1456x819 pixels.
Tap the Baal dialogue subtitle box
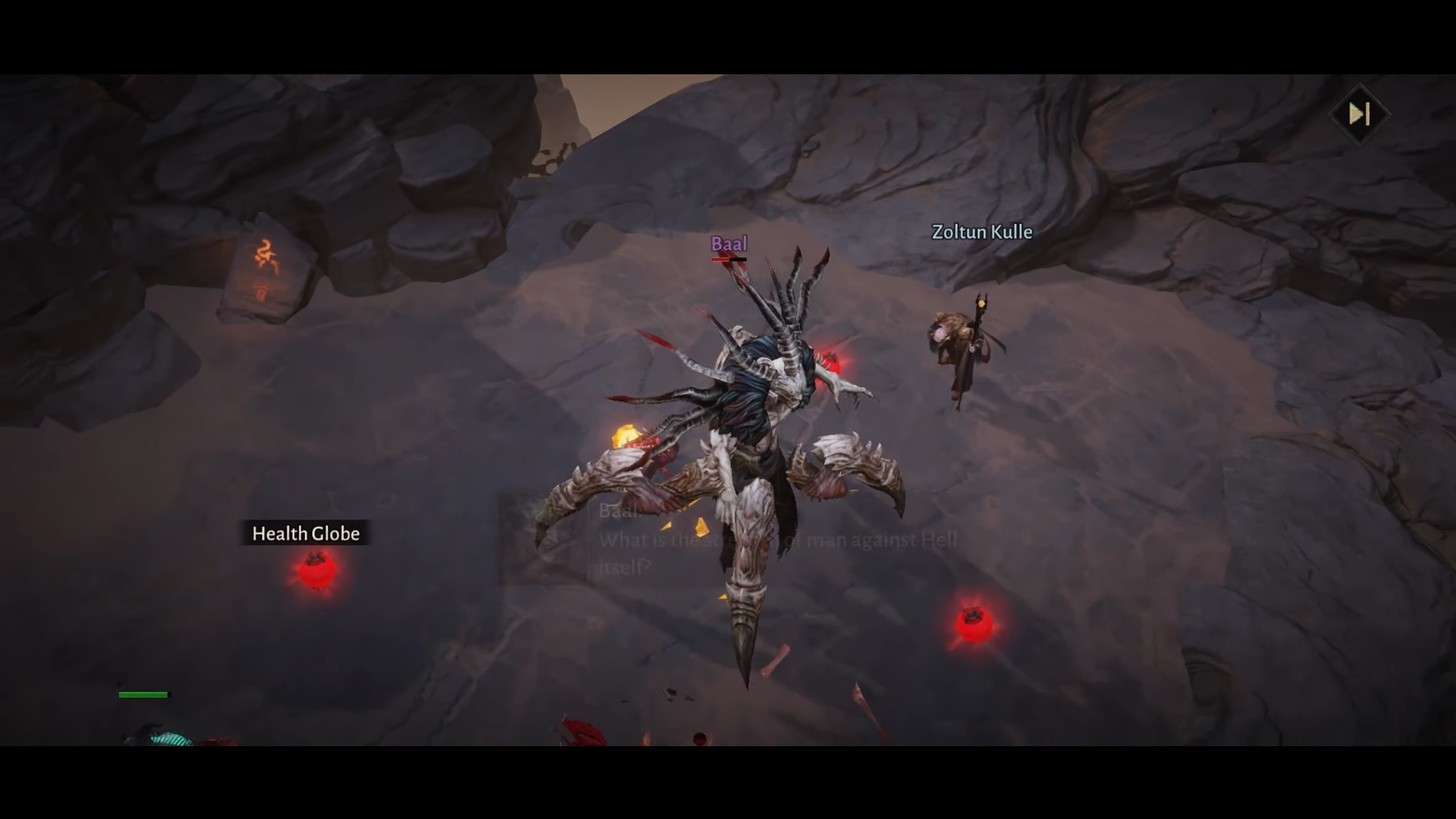(758, 538)
